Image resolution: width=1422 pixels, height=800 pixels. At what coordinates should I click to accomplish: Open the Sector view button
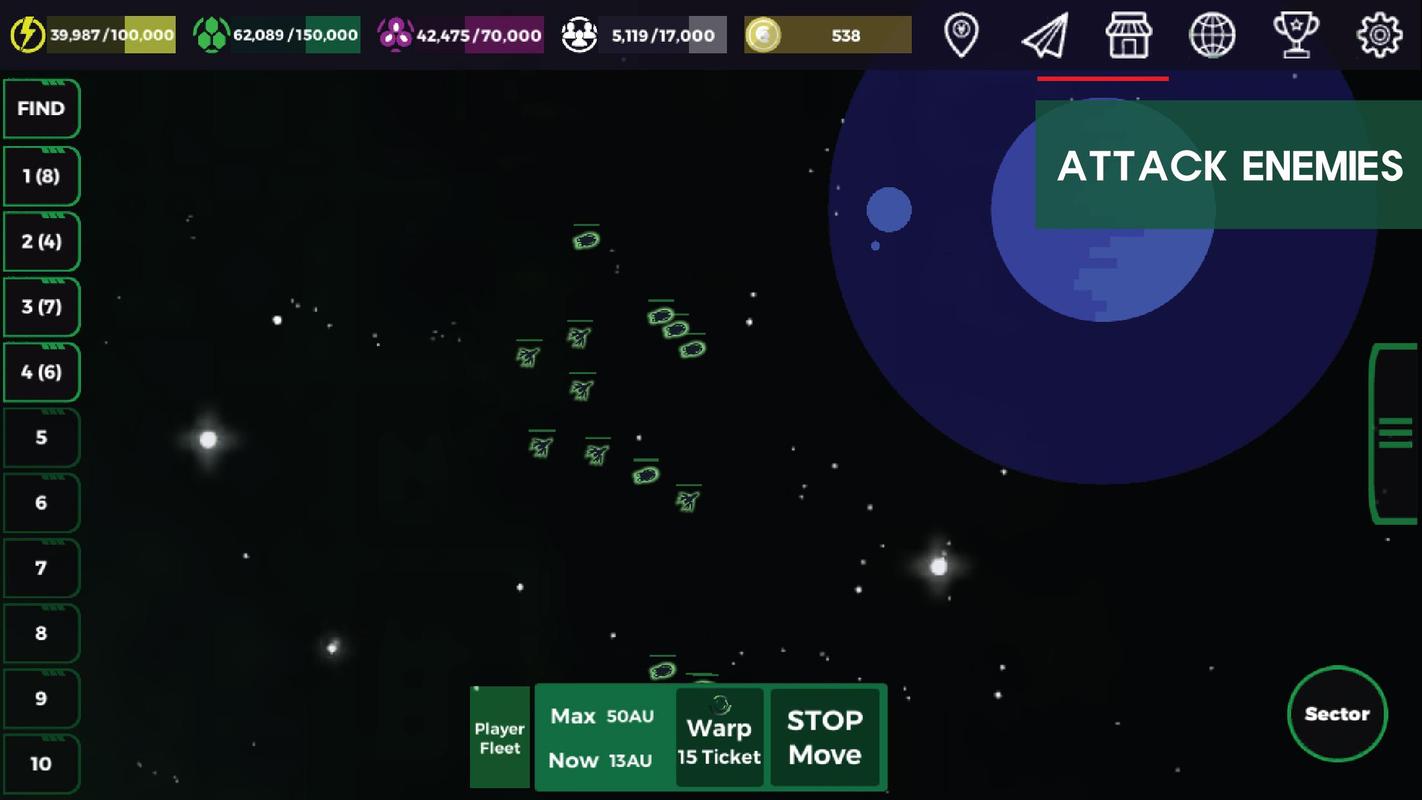1337,714
